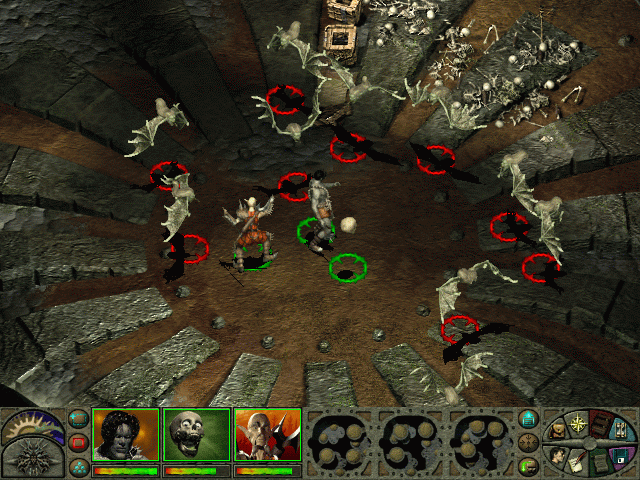This screenshot has width=640, height=480.
Task: Open the map compass star icon
Action: tap(577, 421)
